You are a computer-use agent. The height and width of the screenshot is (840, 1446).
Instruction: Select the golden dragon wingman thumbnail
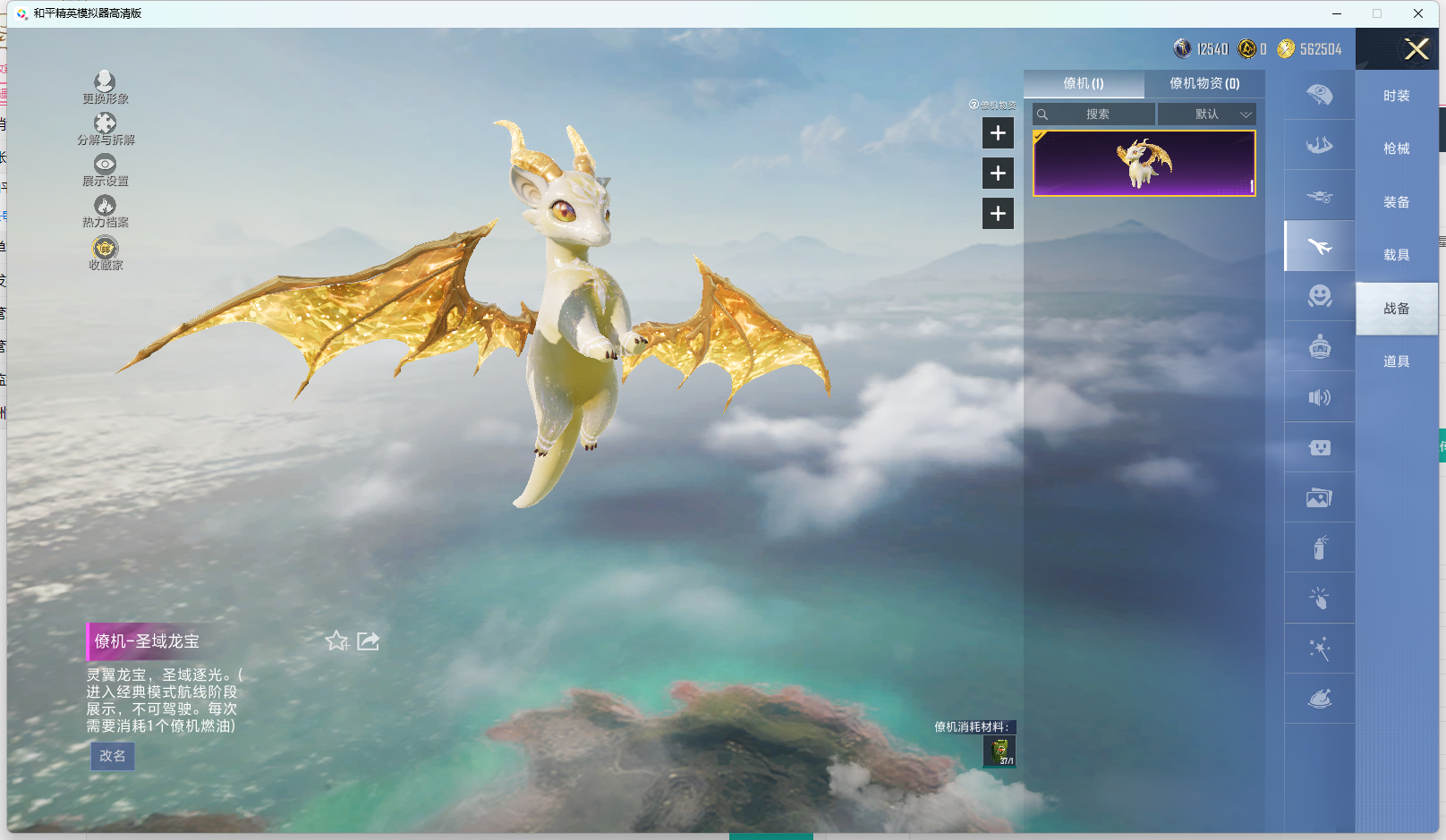pos(1144,163)
